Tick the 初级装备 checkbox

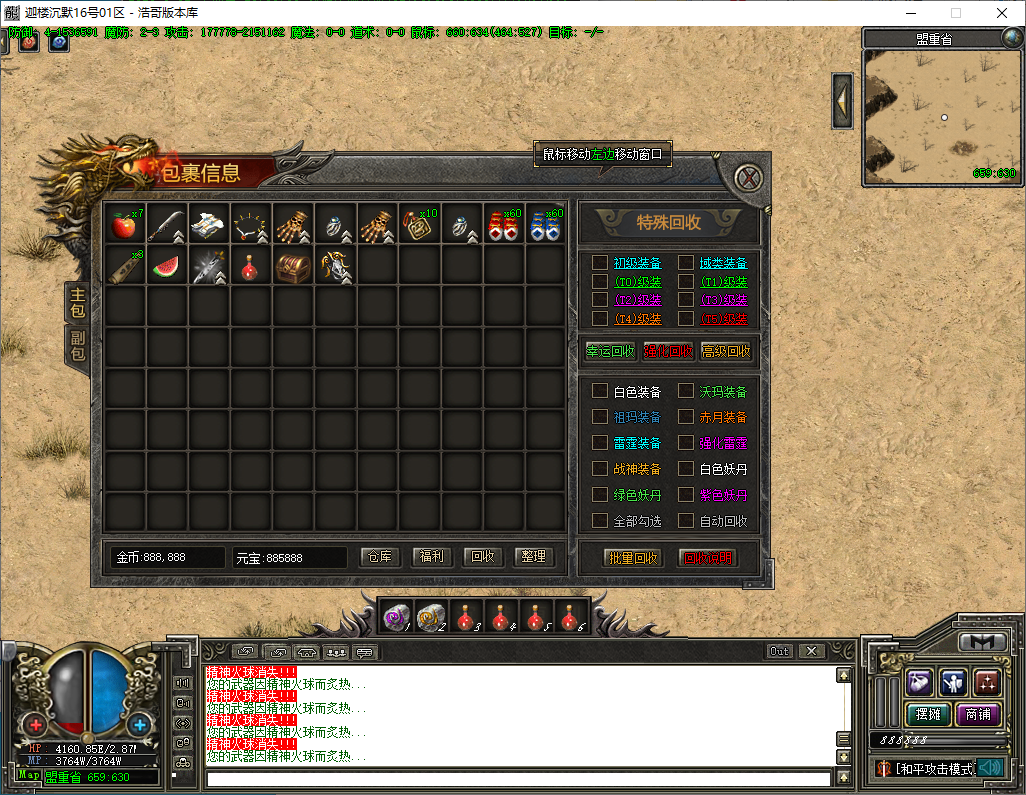tap(599, 263)
